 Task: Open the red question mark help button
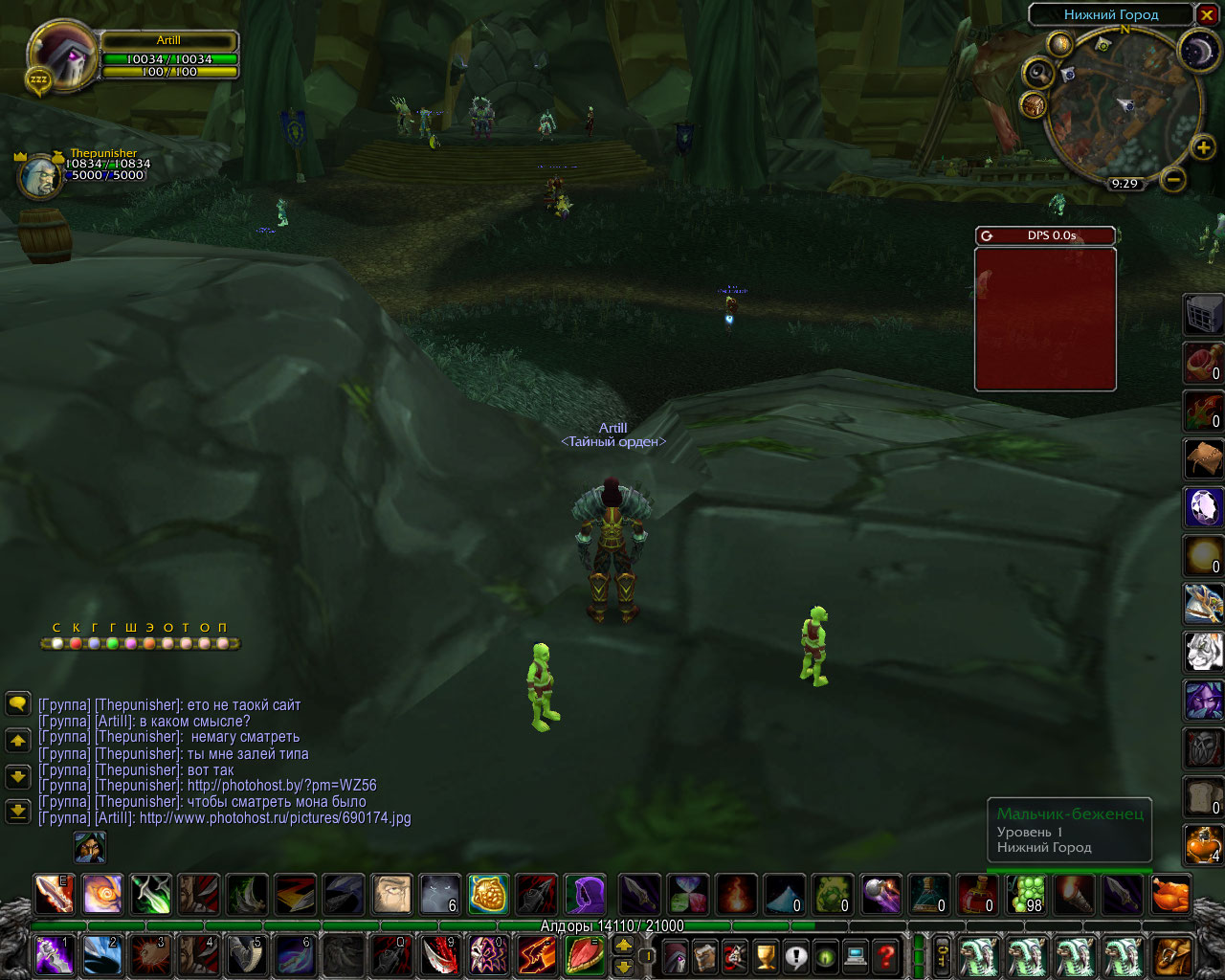point(886,956)
